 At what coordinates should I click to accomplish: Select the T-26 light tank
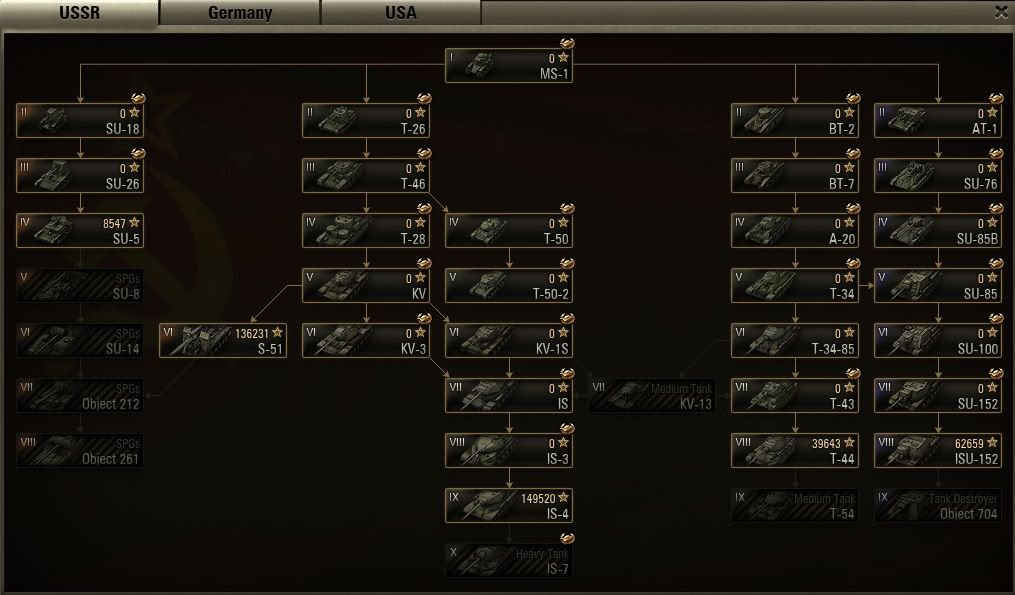coord(366,121)
